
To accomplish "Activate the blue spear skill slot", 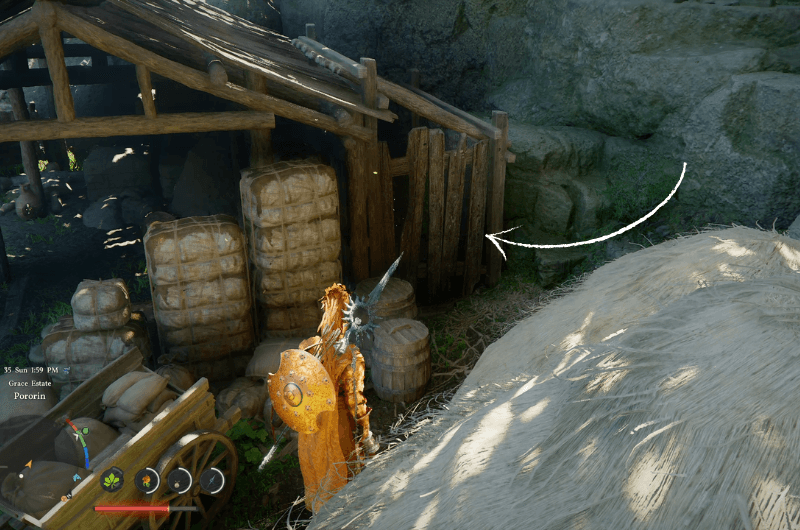I will [212, 480].
